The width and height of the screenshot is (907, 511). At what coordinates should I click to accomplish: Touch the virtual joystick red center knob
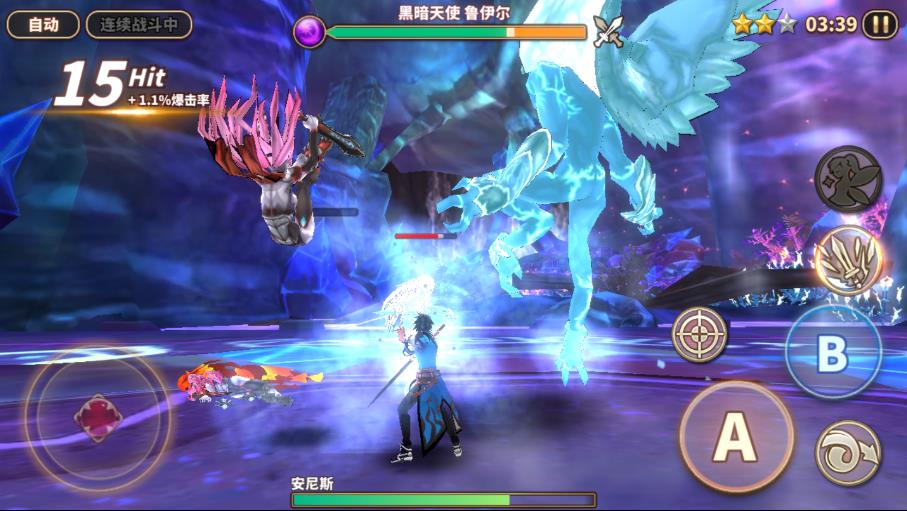pos(97,417)
